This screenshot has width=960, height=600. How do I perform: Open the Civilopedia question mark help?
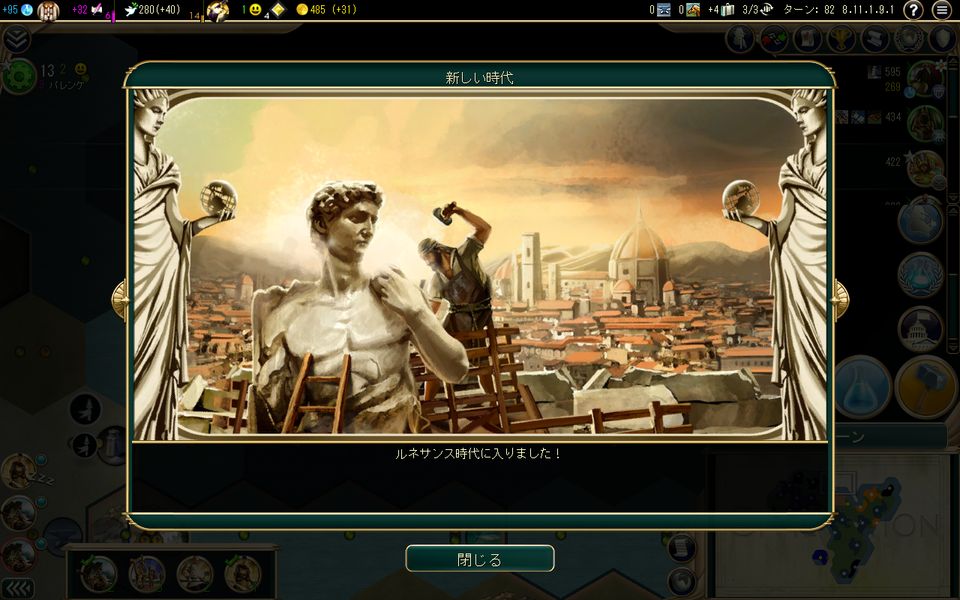tap(913, 10)
